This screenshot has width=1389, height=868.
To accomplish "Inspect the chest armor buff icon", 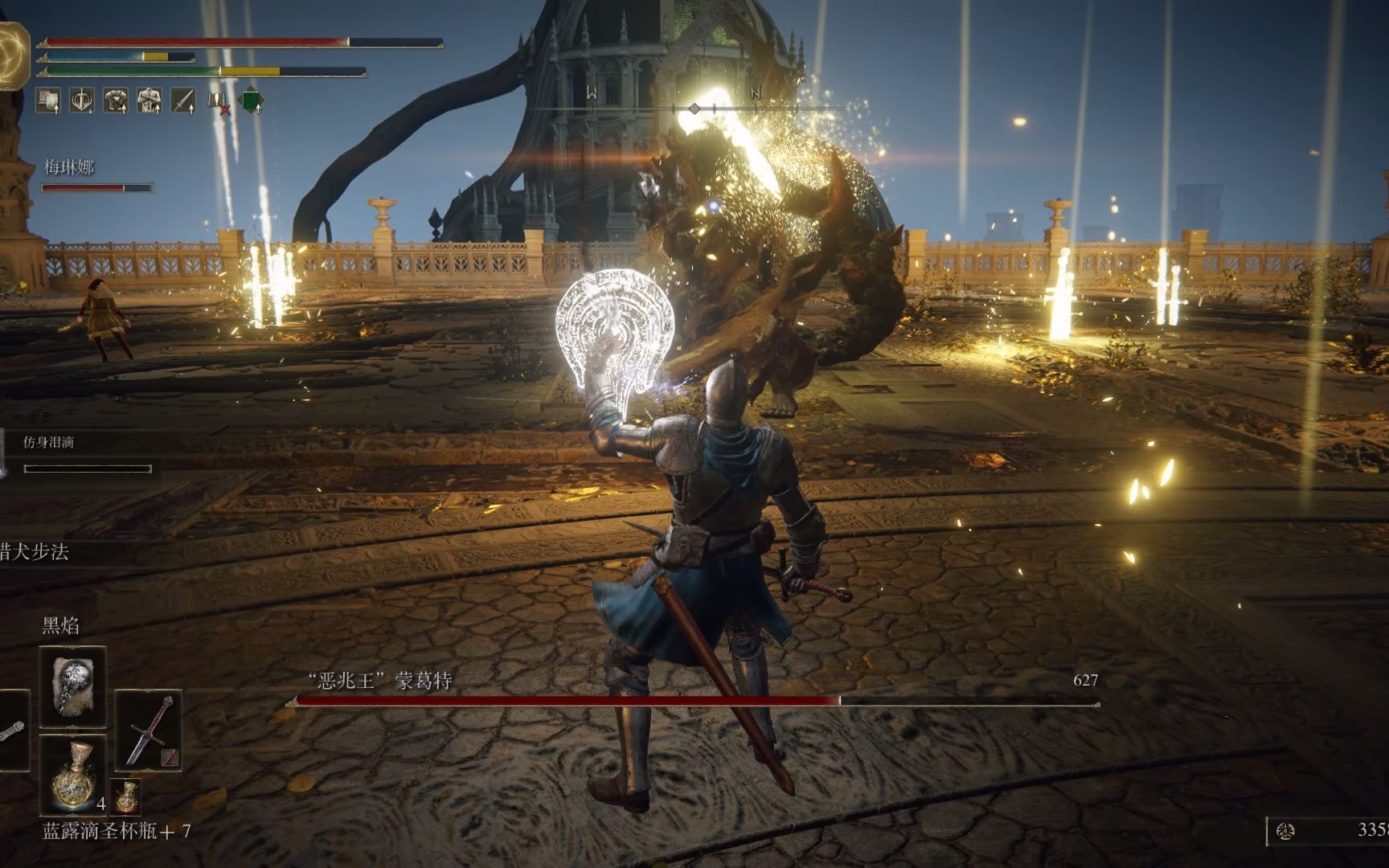I will (x=116, y=100).
